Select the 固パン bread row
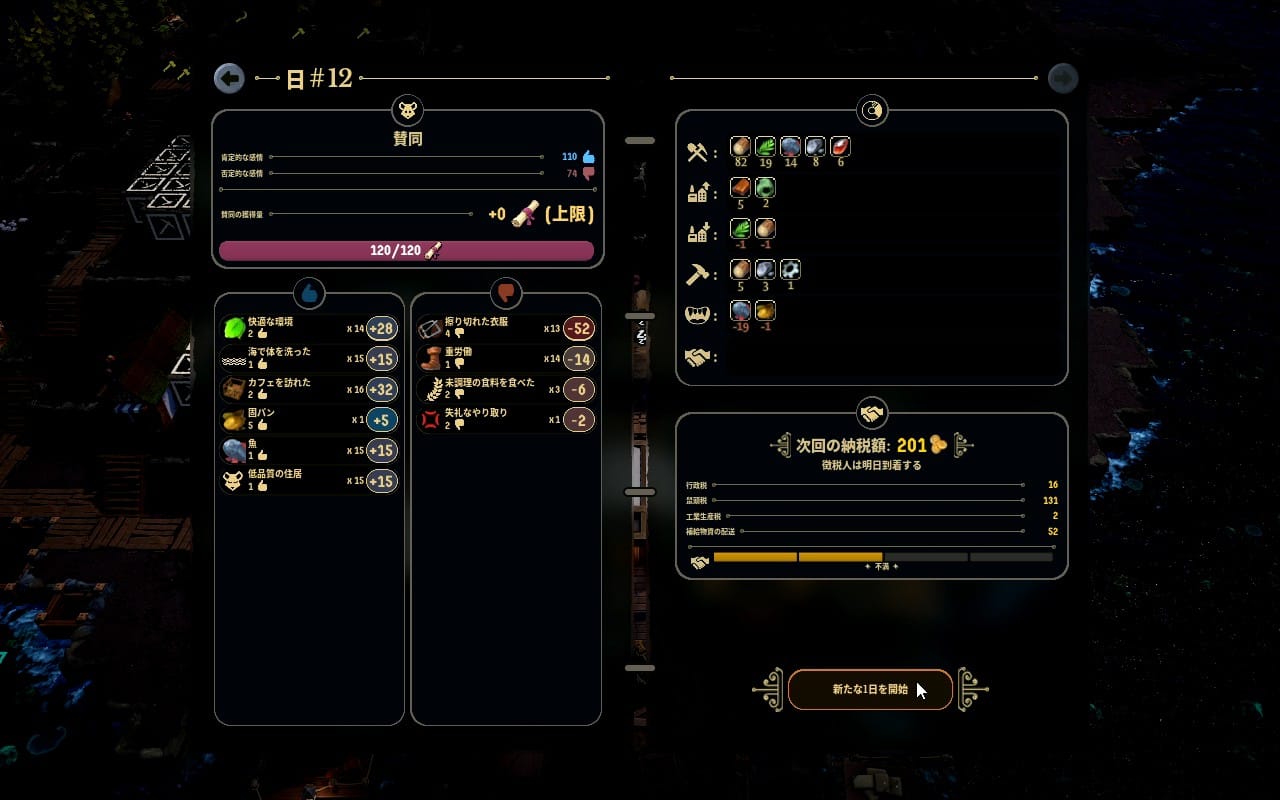 click(309, 420)
